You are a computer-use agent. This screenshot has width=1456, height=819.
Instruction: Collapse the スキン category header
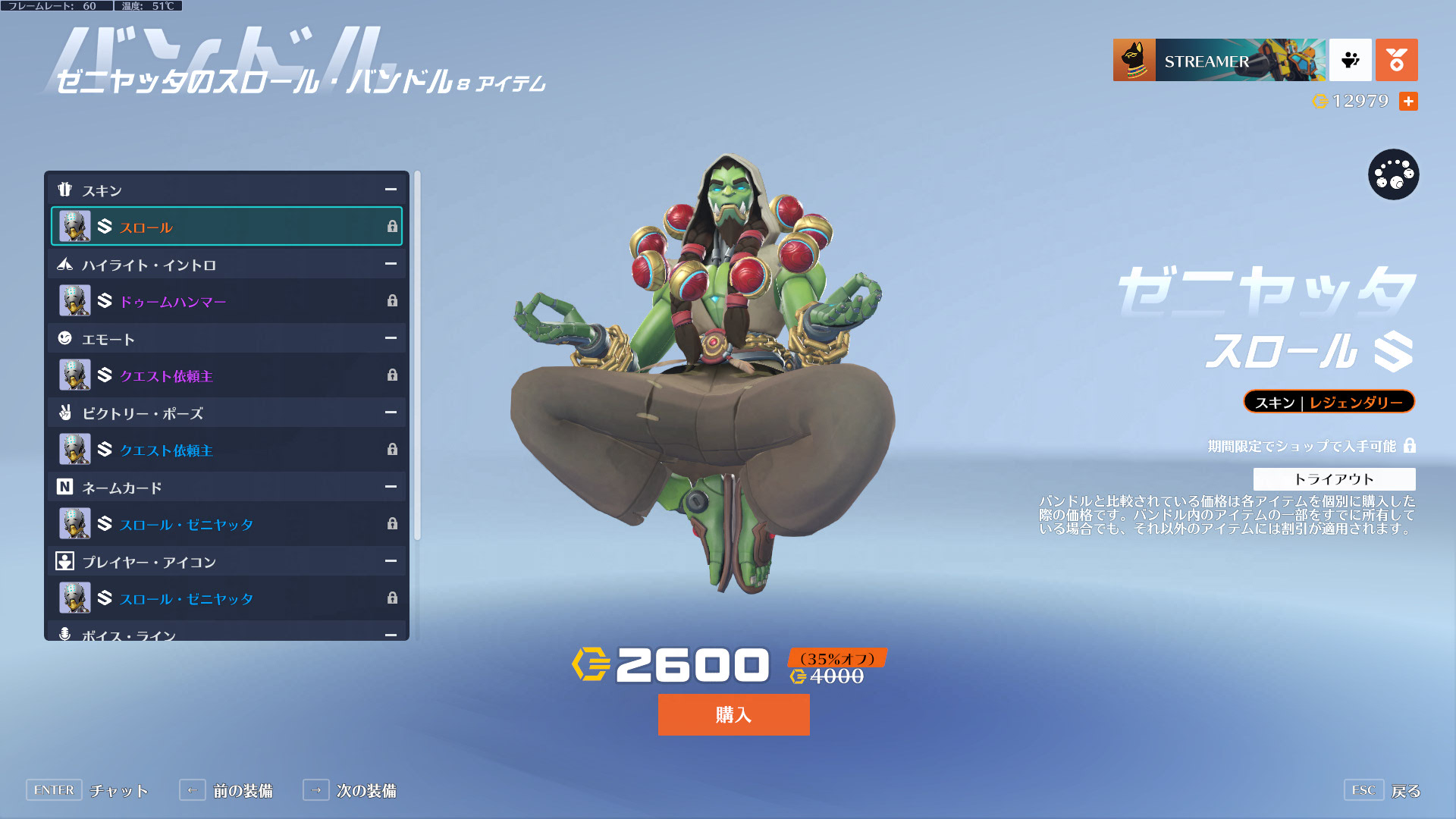pyautogui.click(x=391, y=190)
